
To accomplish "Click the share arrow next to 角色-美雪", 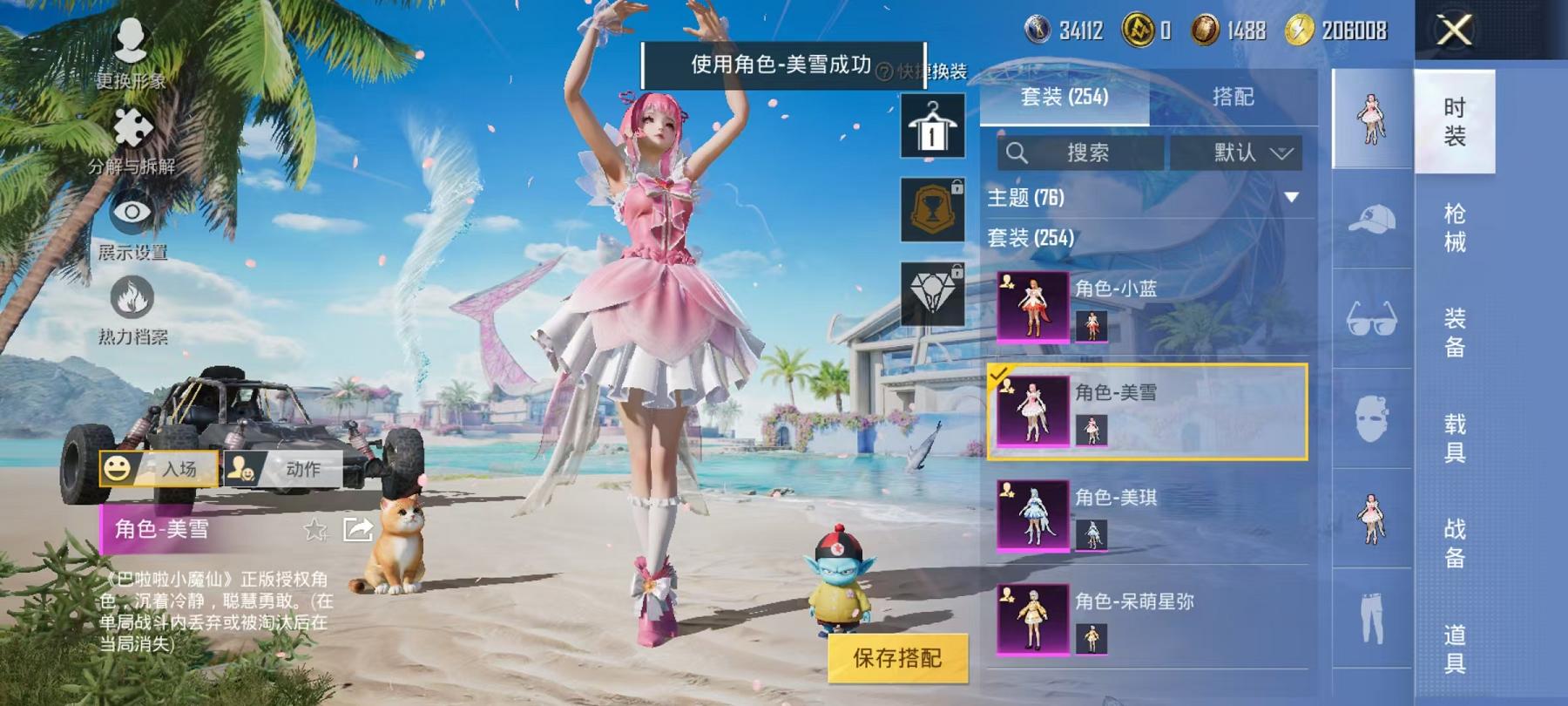I will coord(358,528).
